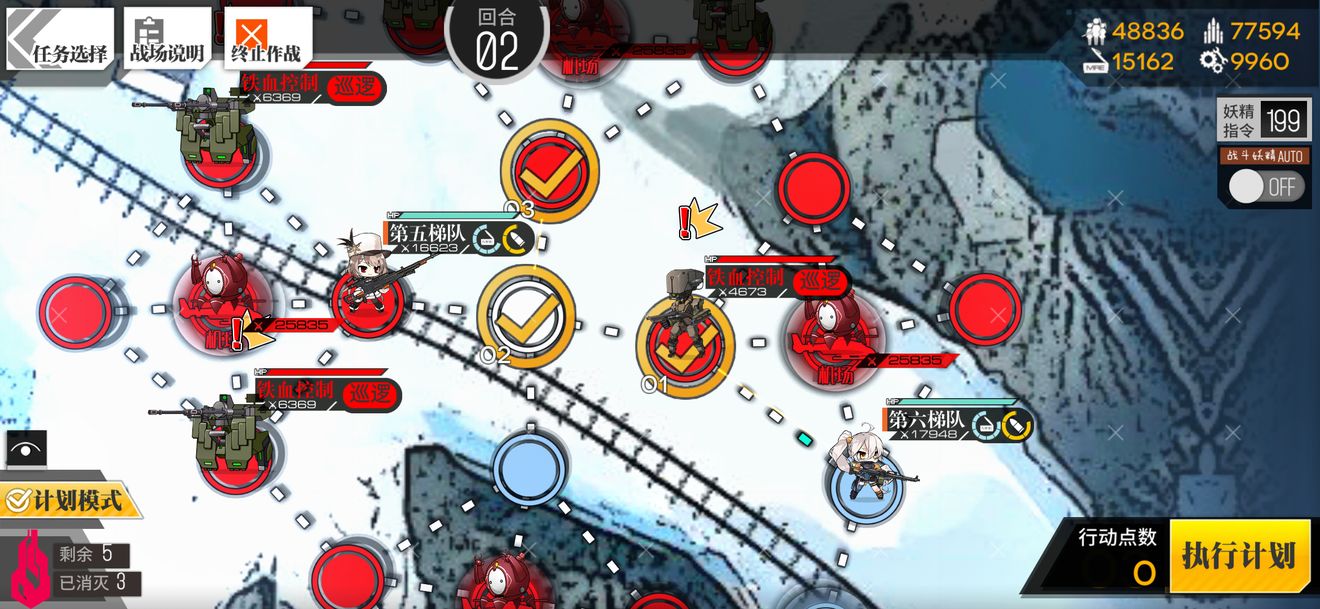Click 终止作战 to abort the mission
1320x609 pixels.
tap(267, 38)
